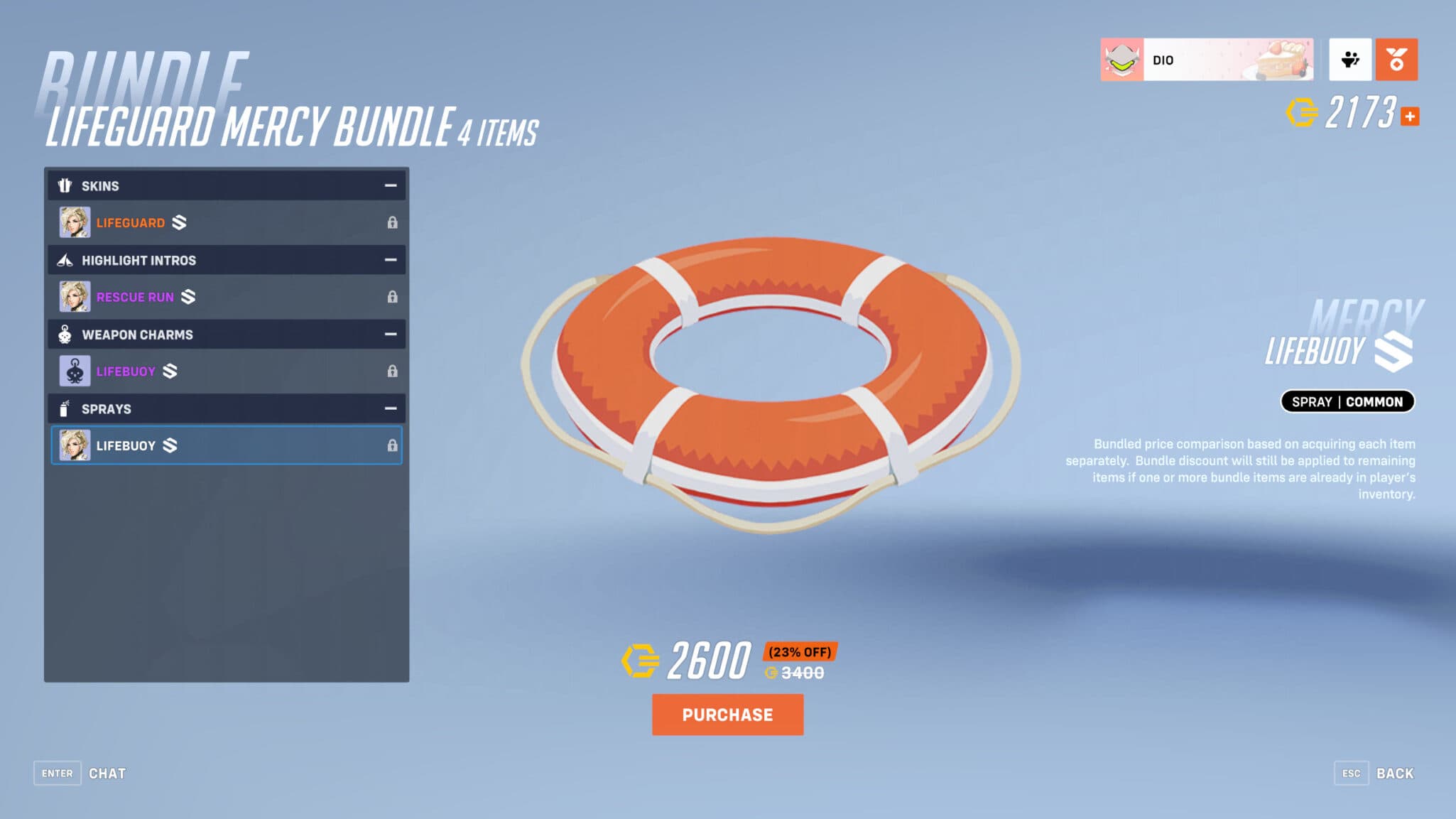This screenshot has width=1456, height=819.
Task: Select the Skins gift-box category icon
Action: tap(66, 185)
